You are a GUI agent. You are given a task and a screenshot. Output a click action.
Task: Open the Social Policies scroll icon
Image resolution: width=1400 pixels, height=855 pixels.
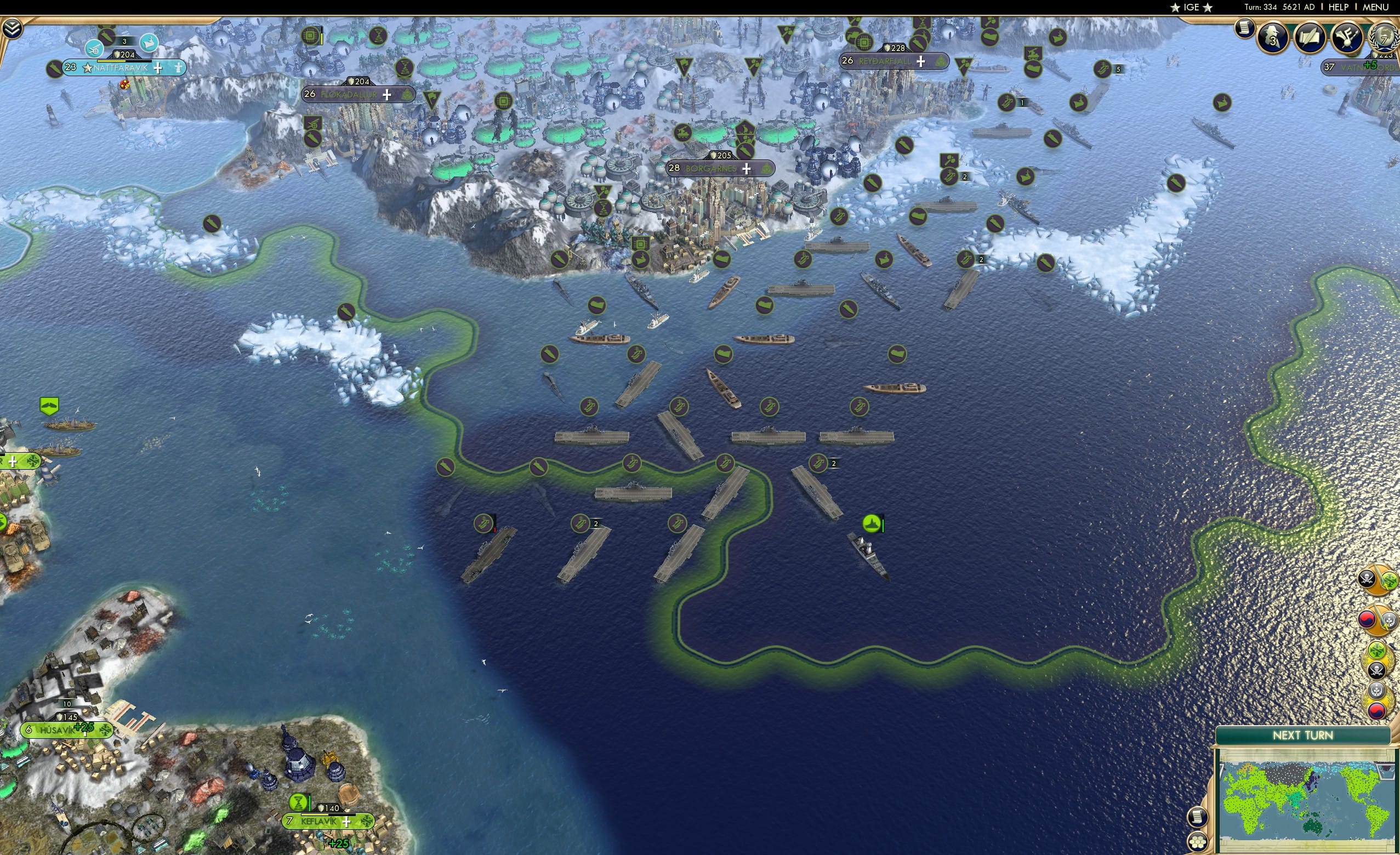pyautogui.click(x=1311, y=38)
